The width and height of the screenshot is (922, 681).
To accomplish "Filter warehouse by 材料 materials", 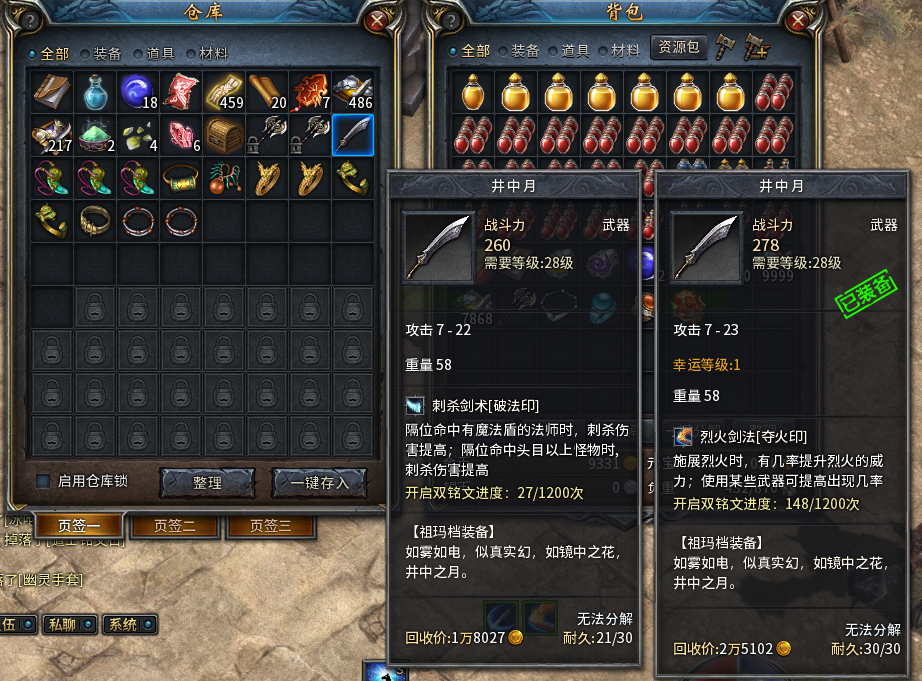I will coord(206,53).
